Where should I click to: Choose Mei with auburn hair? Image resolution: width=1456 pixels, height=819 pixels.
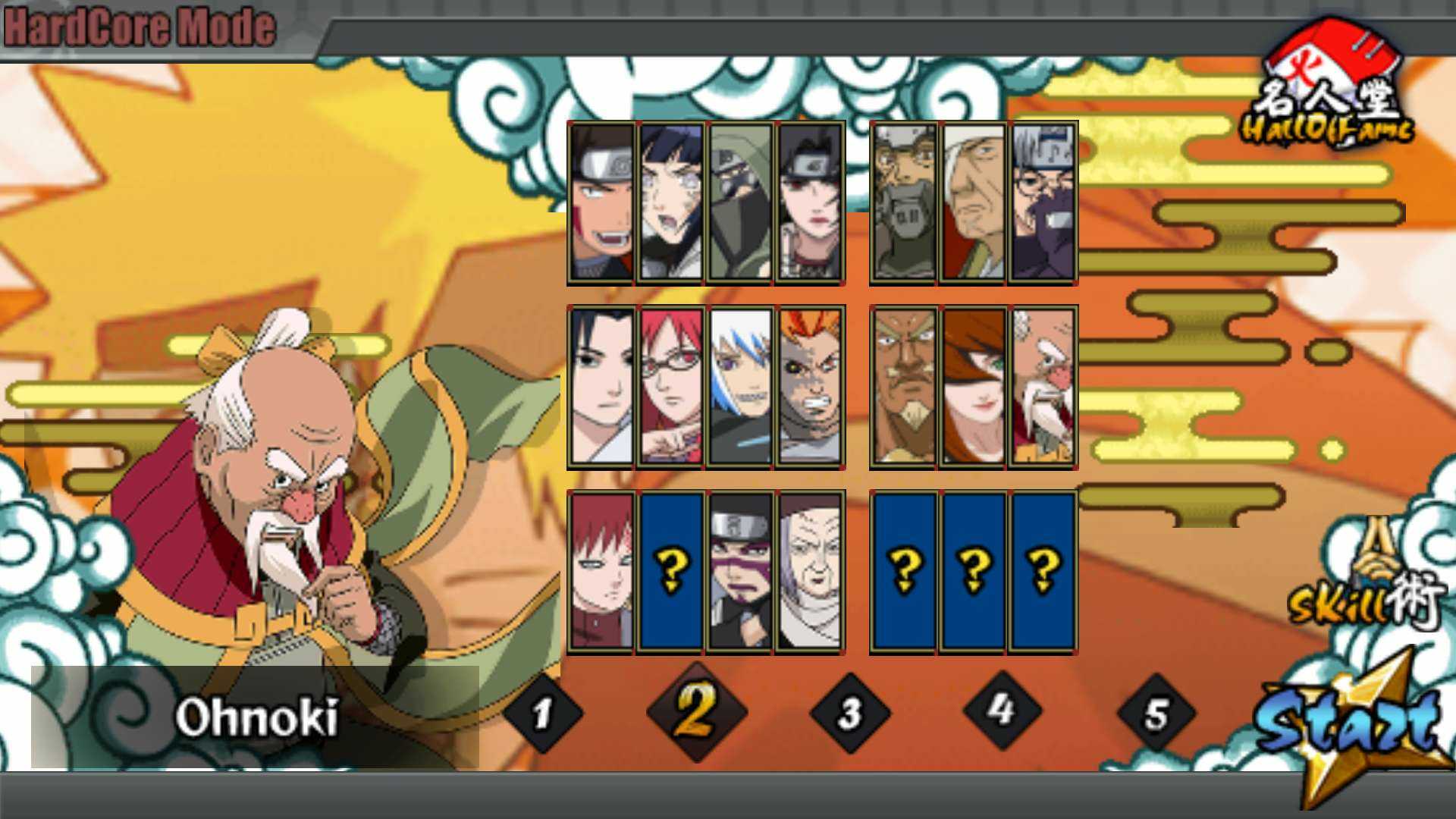[x=974, y=387]
